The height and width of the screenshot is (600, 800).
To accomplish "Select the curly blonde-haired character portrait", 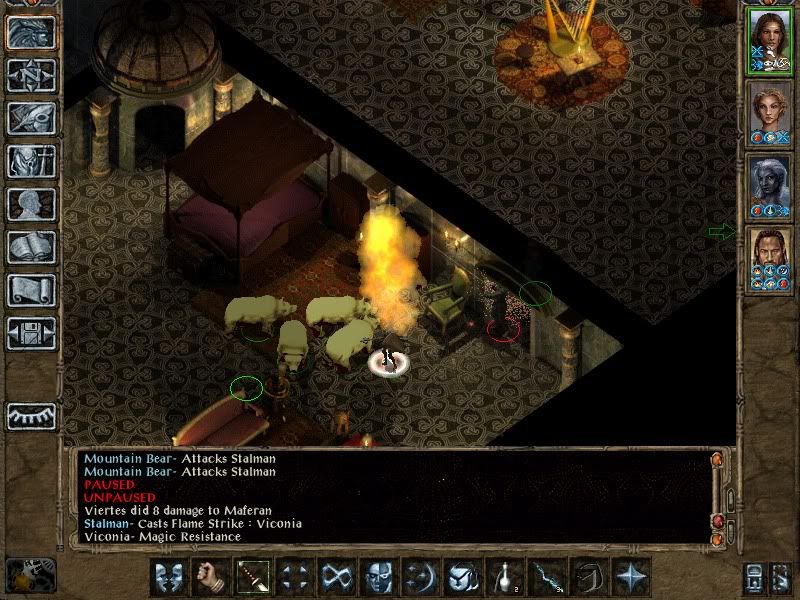I will point(768,114).
